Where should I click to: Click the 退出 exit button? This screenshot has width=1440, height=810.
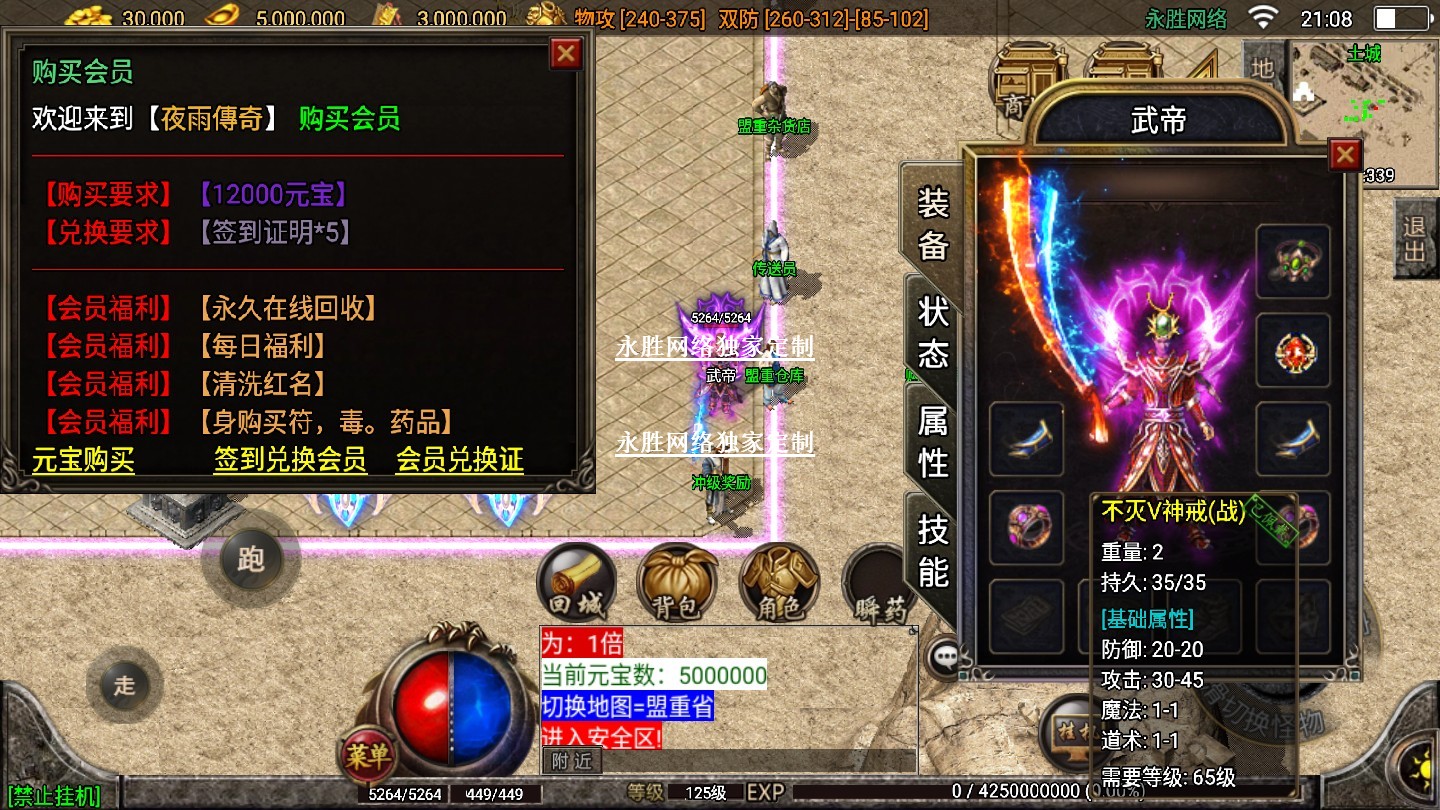tap(1414, 238)
